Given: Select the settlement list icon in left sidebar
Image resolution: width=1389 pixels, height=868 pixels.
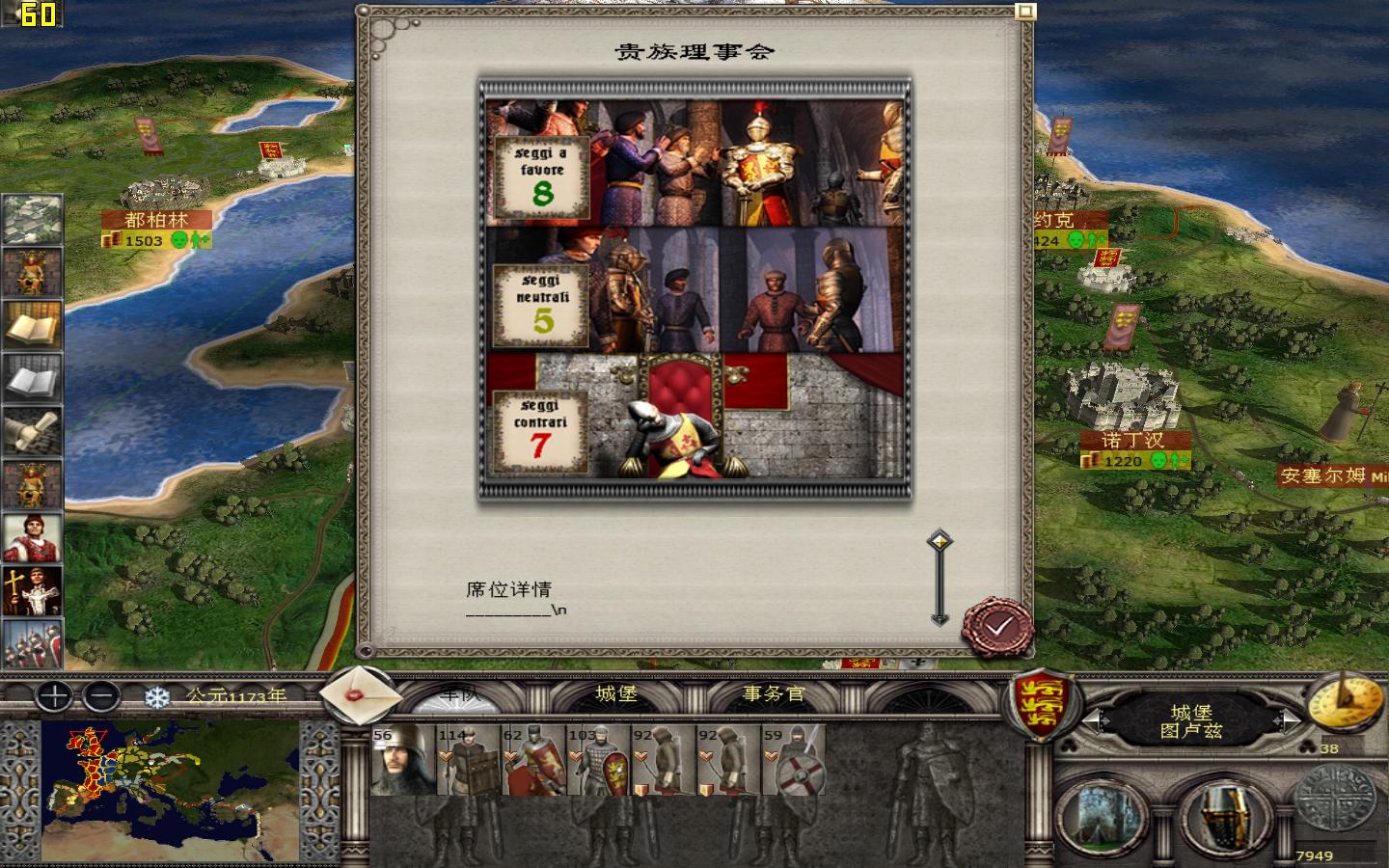Looking at the screenshot, I should pyautogui.click(x=32, y=219).
